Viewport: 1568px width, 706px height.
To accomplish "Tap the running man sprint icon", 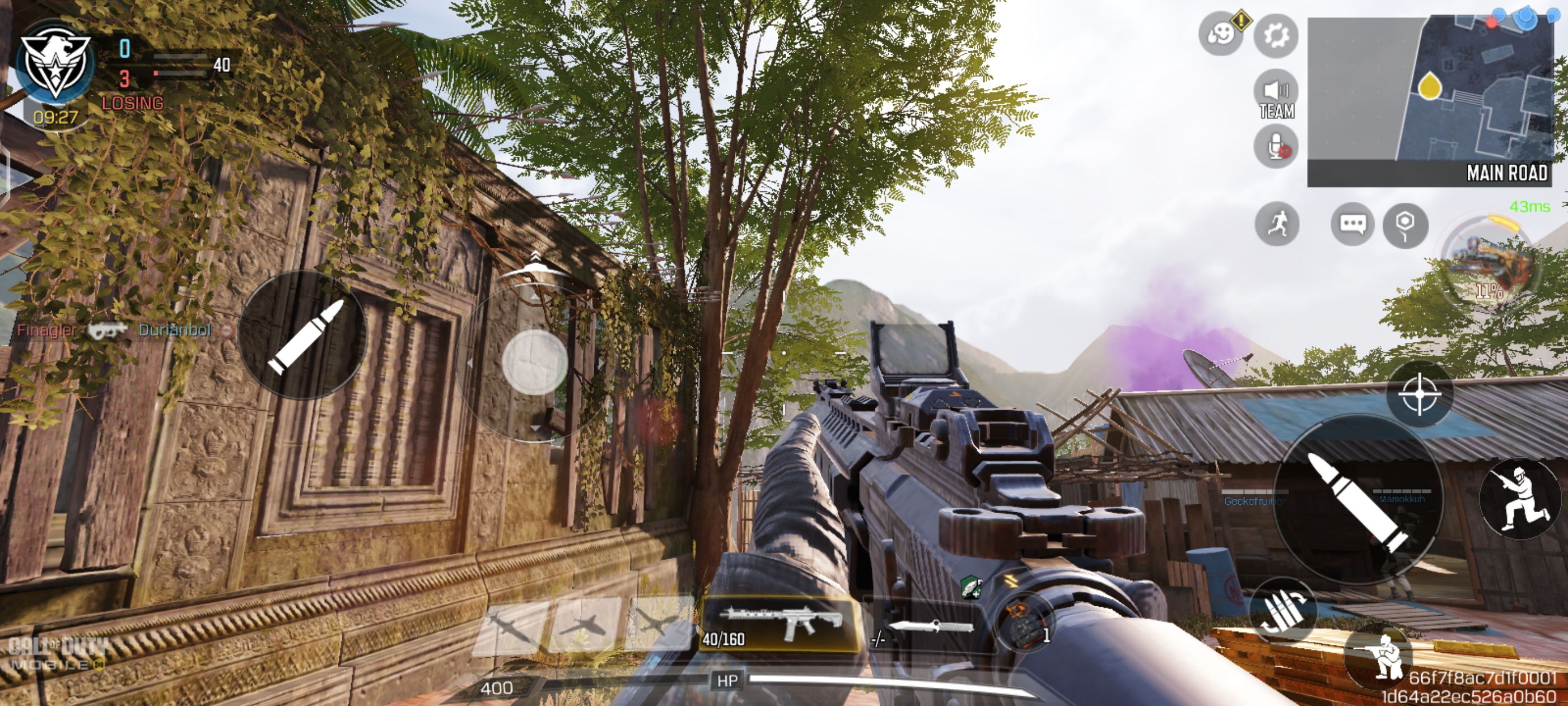I will [1277, 224].
